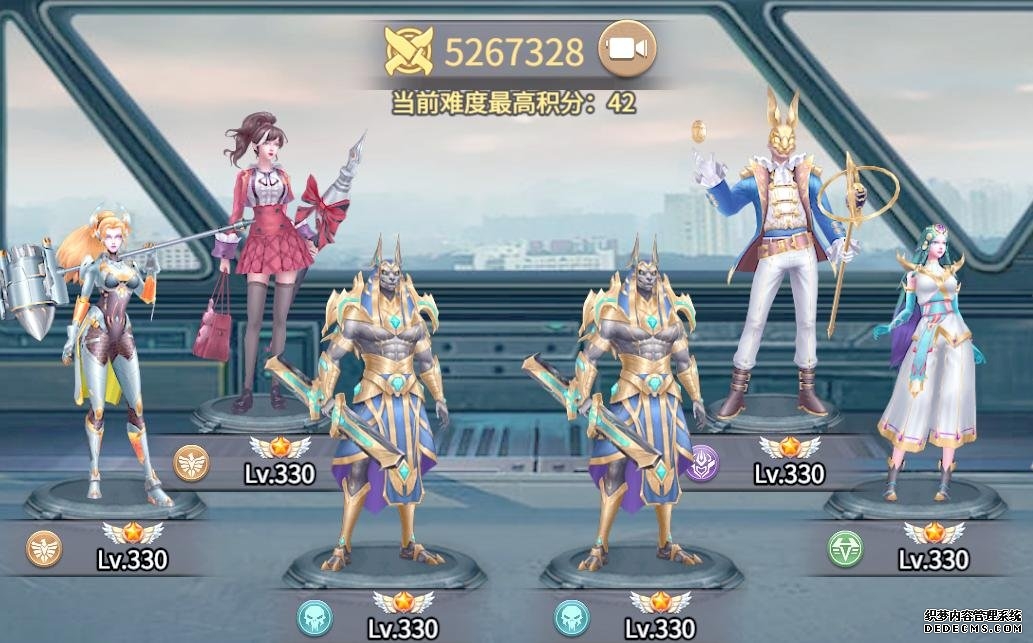Viewport: 1033px width, 643px height.
Task: Click the purple class icon beside the rabbit hero
Action: (701, 463)
